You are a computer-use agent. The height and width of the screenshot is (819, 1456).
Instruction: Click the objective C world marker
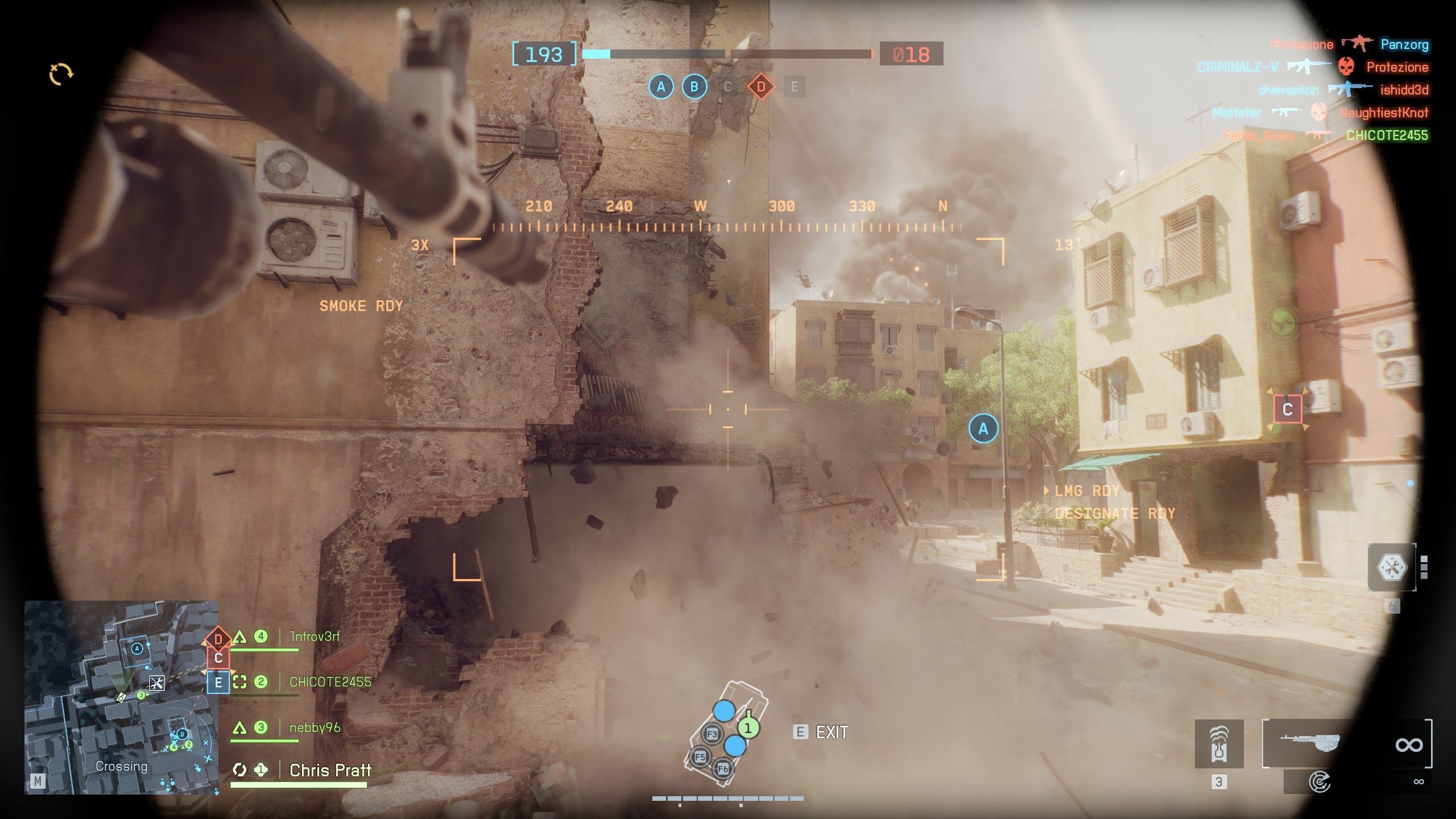pos(1288,409)
